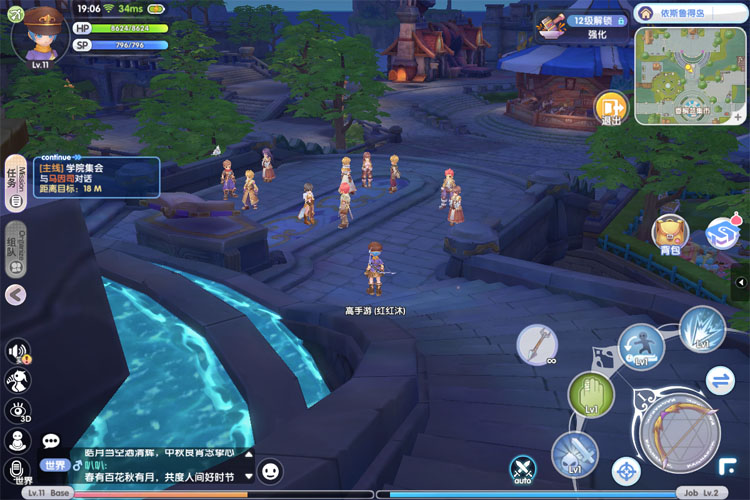Open the emoji smiley face button
The image size is (750, 500).
tap(270, 469)
